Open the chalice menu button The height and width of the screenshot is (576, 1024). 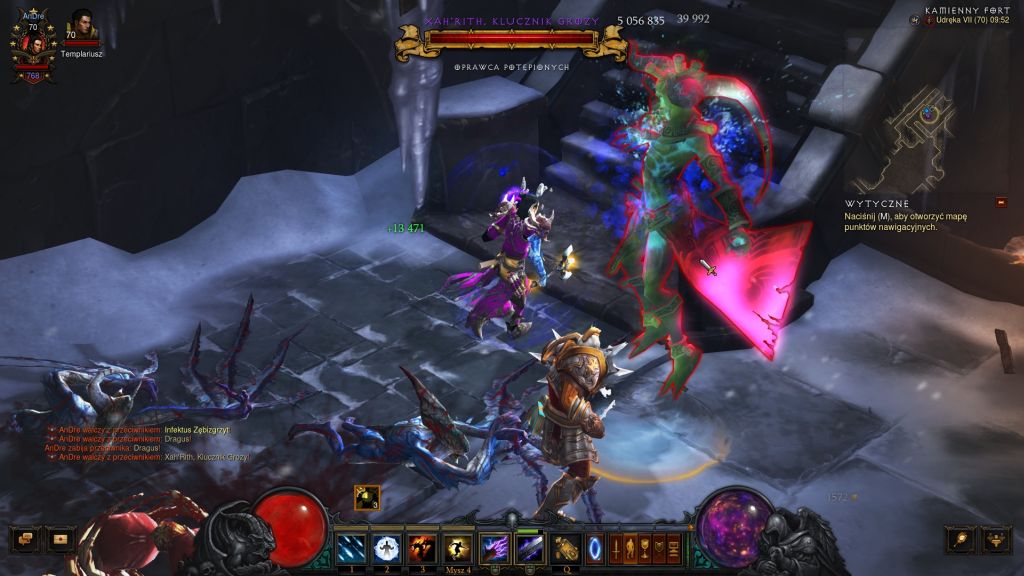tap(645, 548)
